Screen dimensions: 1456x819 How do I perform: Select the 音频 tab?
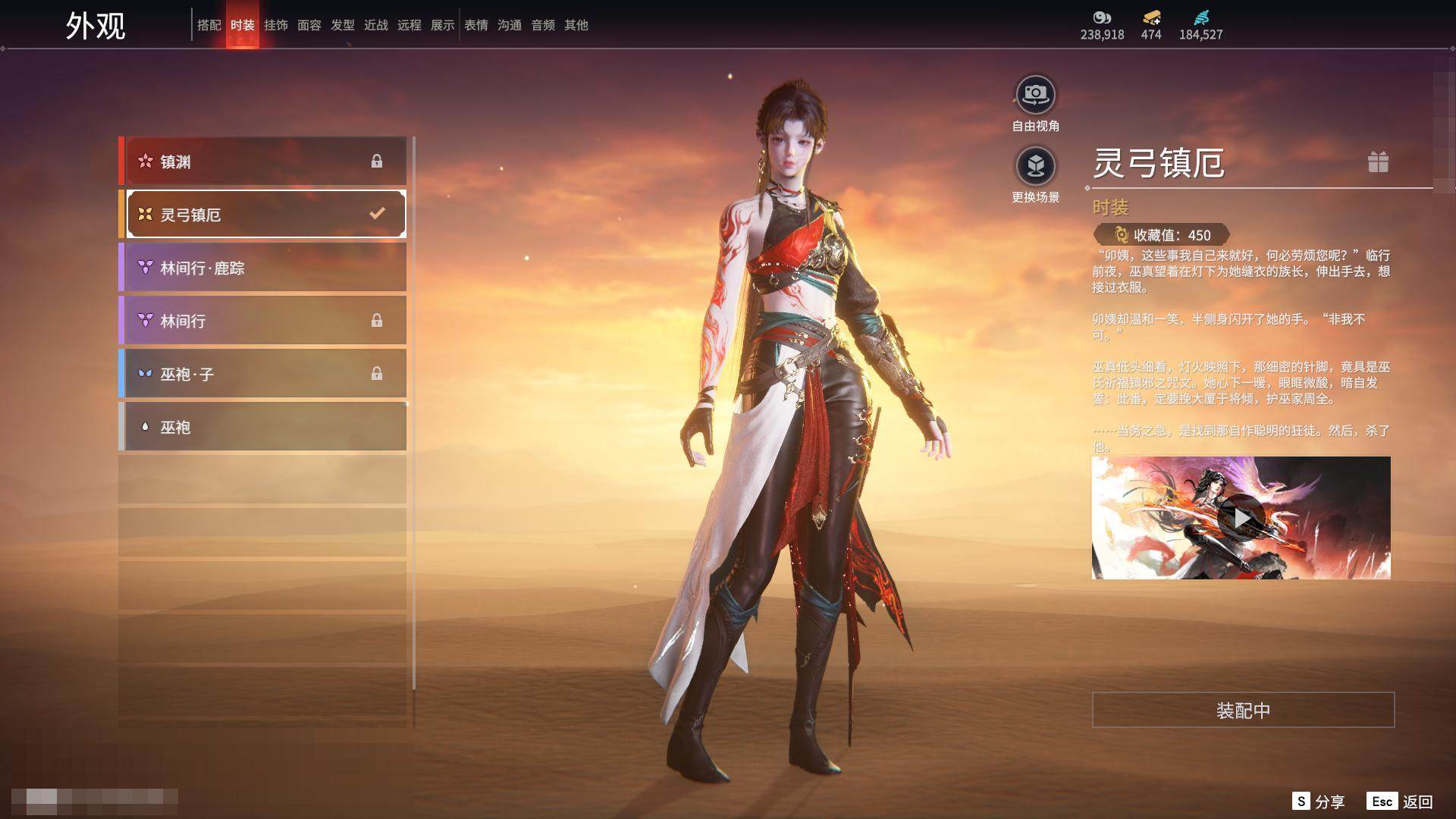tap(542, 25)
